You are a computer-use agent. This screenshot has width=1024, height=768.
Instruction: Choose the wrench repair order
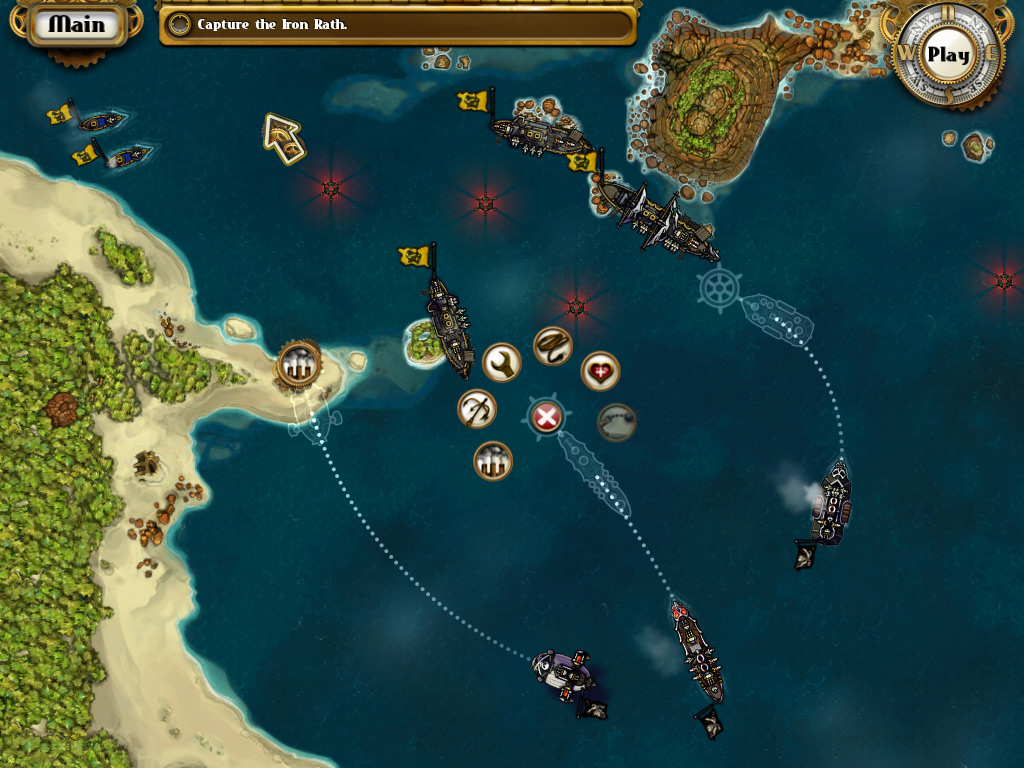(x=502, y=363)
